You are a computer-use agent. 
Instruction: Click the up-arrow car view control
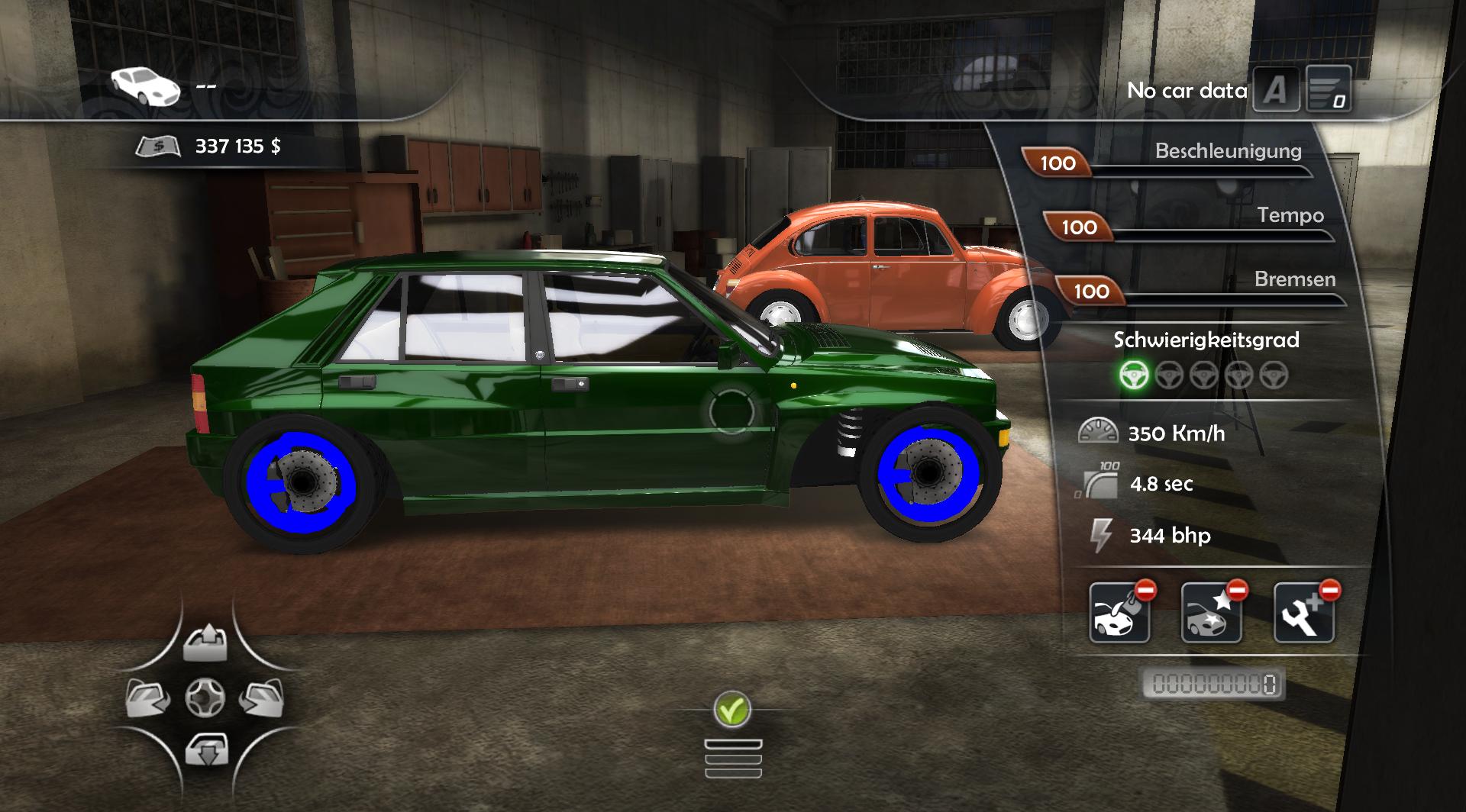205,643
